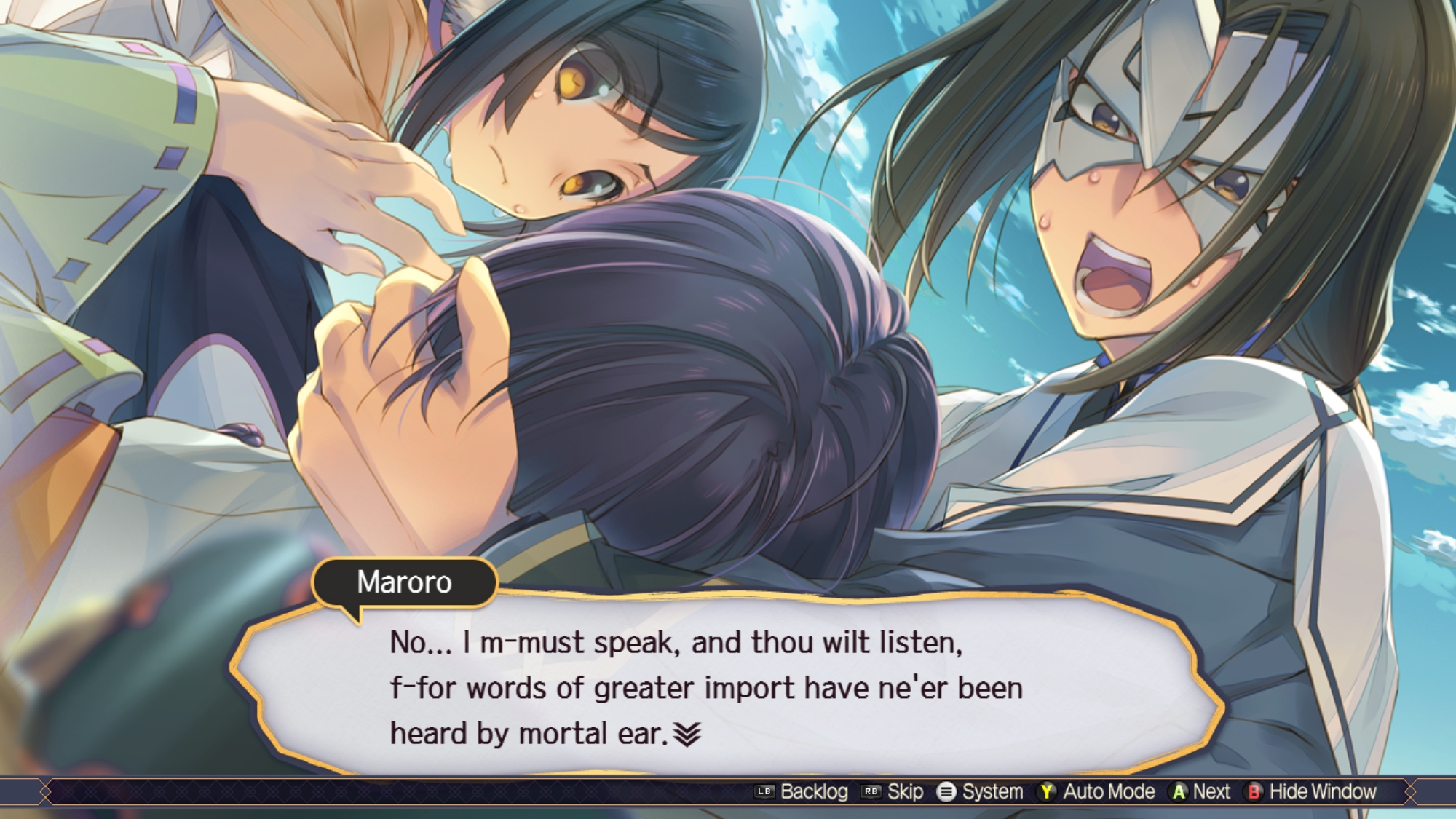Open the System menu

(x=980, y=791)
